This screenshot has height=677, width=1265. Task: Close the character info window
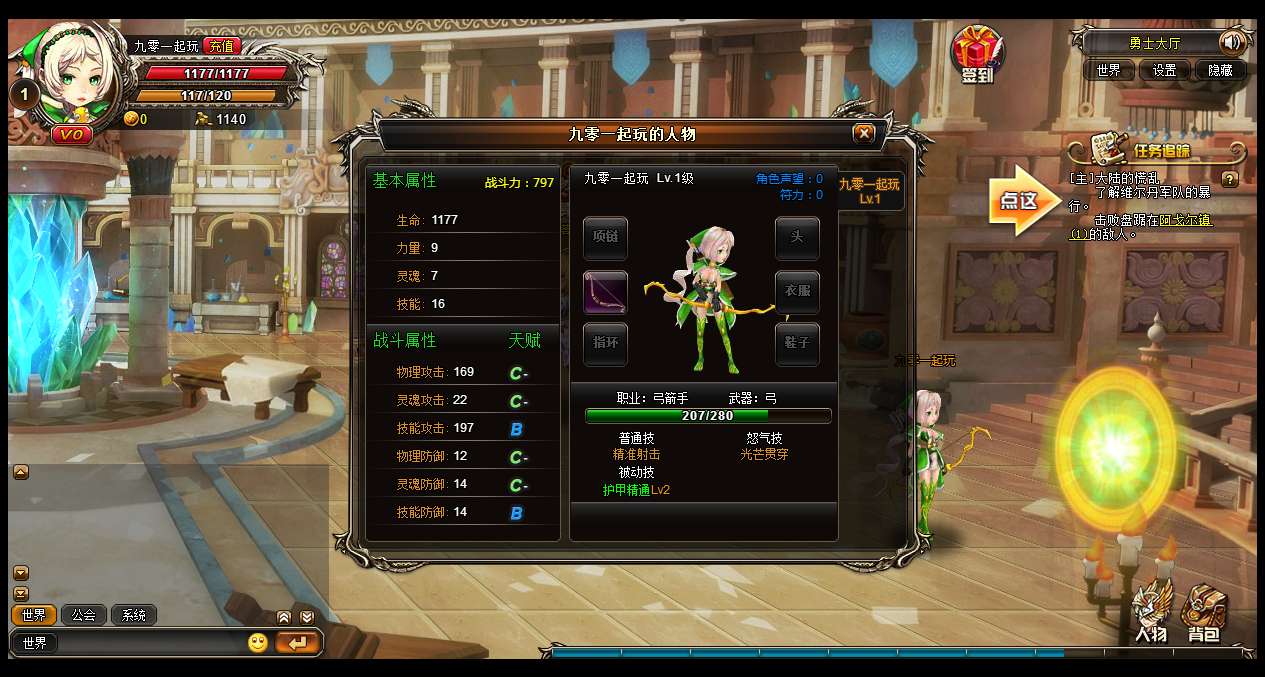tap(864, 133)
